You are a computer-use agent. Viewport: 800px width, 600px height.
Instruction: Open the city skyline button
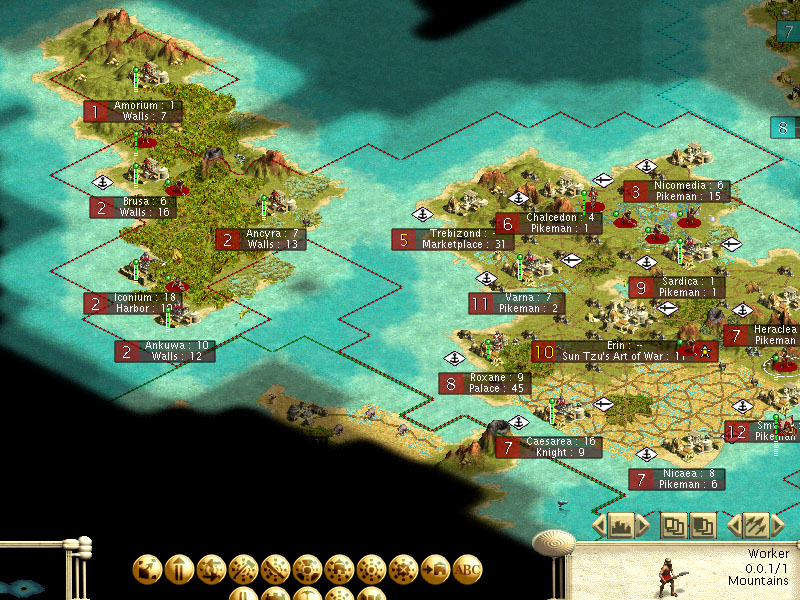tap(620, 524)
